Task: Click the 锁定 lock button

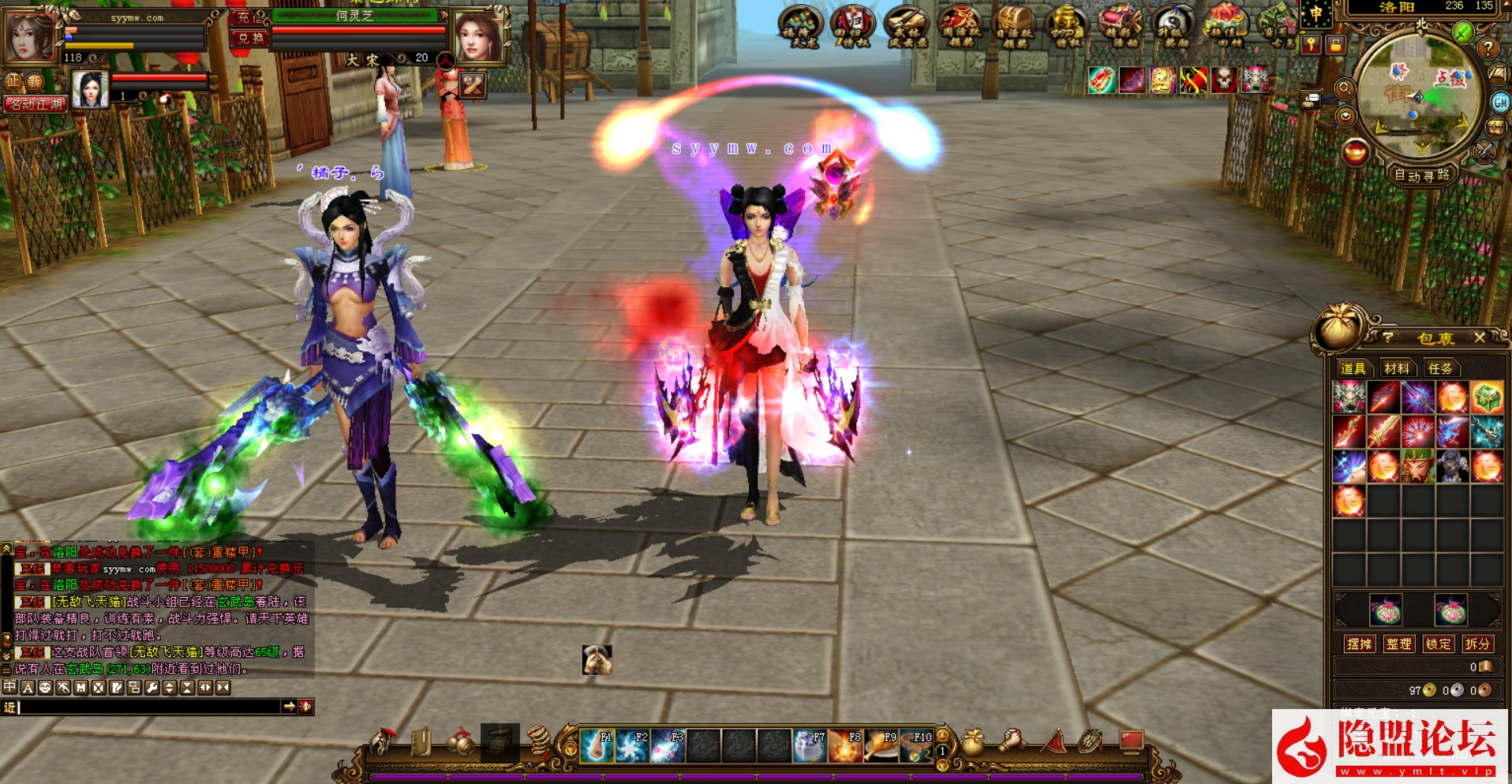Action: [x=1438, y=644]
